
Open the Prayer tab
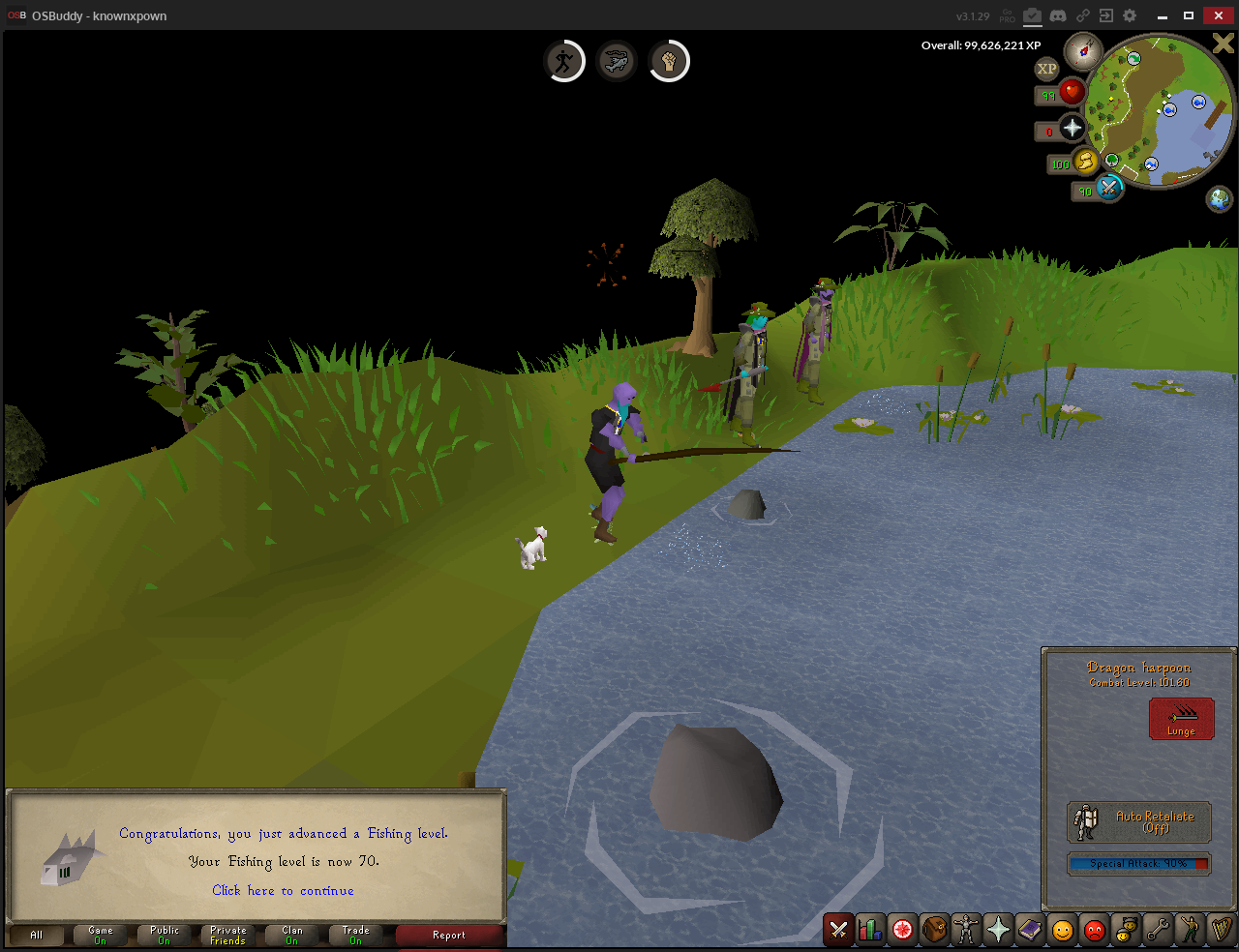(997, 931)
